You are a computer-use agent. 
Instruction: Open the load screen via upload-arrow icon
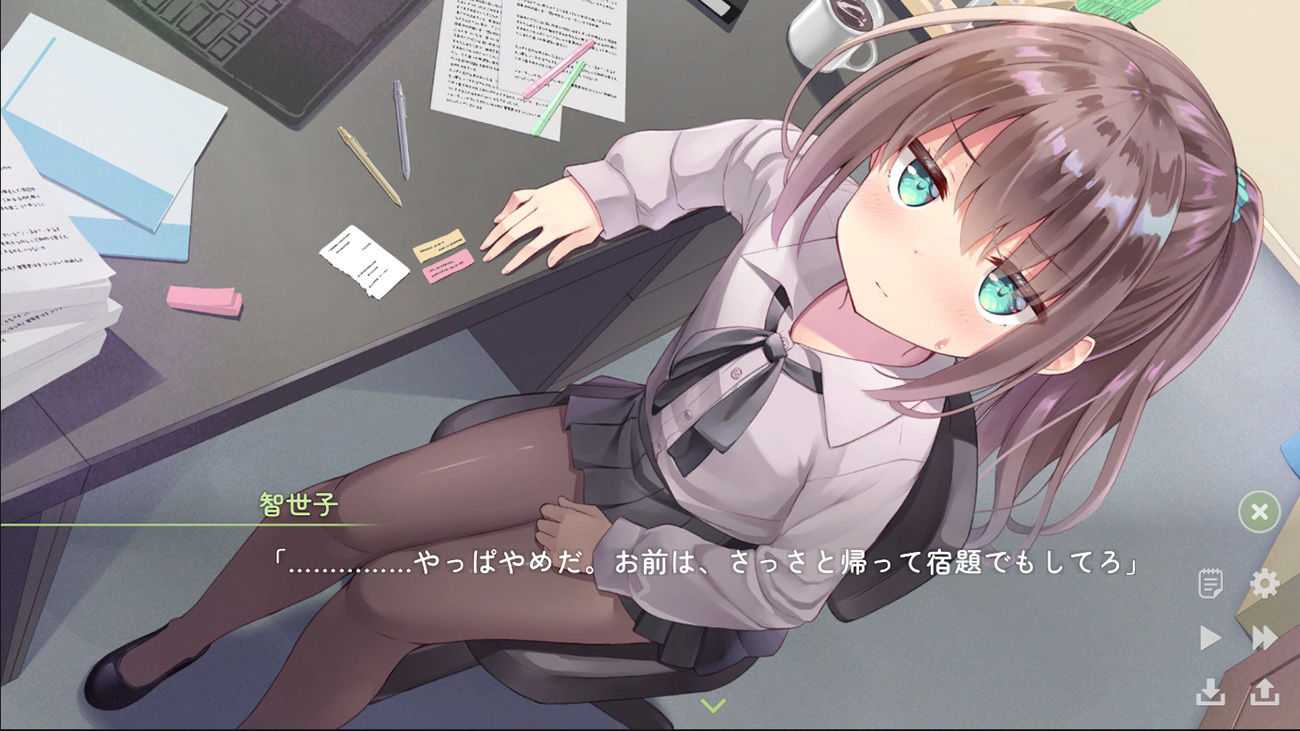point(1263,690)
